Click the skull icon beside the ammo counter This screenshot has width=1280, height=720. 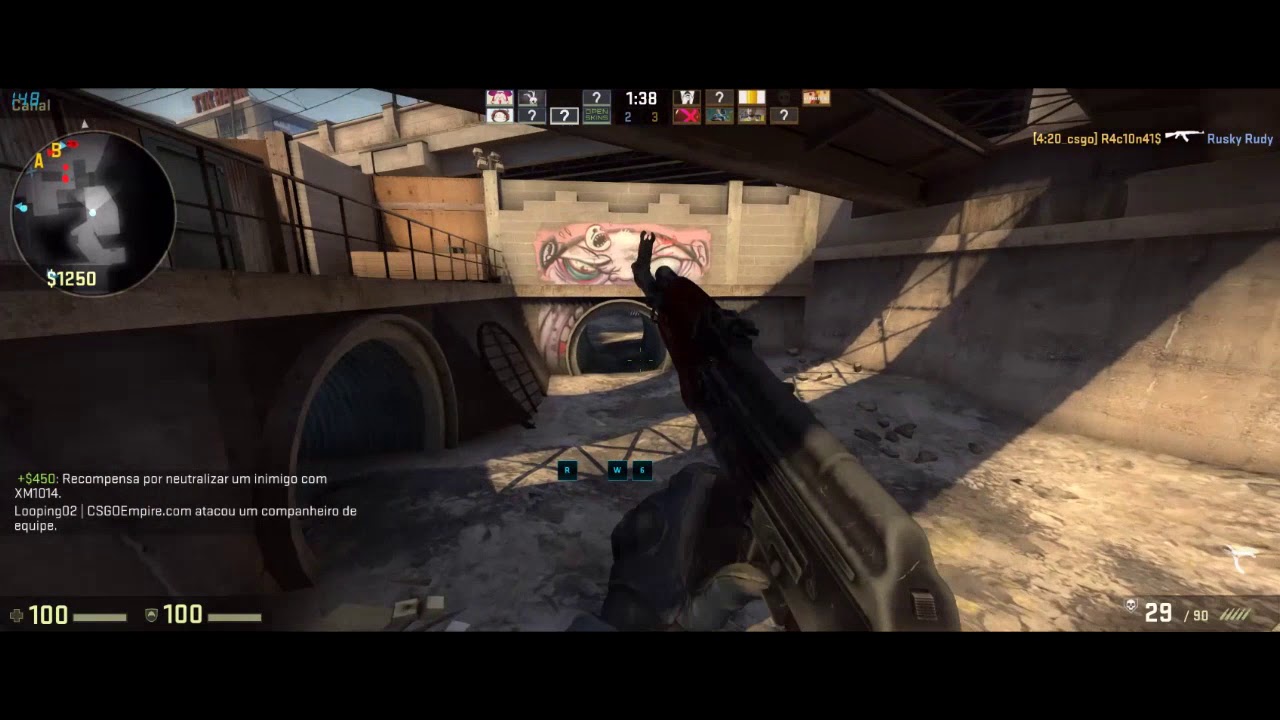point(1130,604)
